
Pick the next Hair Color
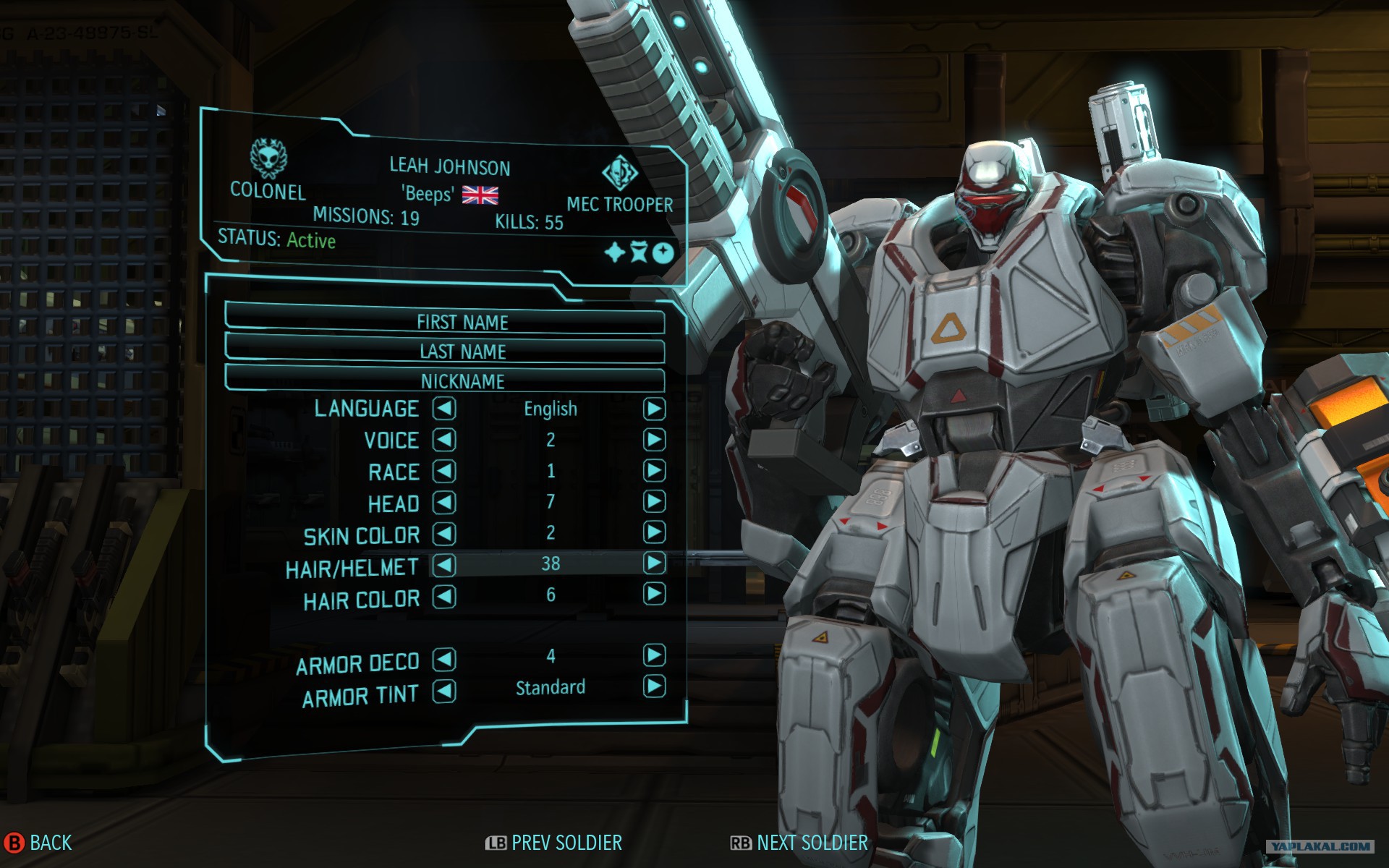[654, 594]
